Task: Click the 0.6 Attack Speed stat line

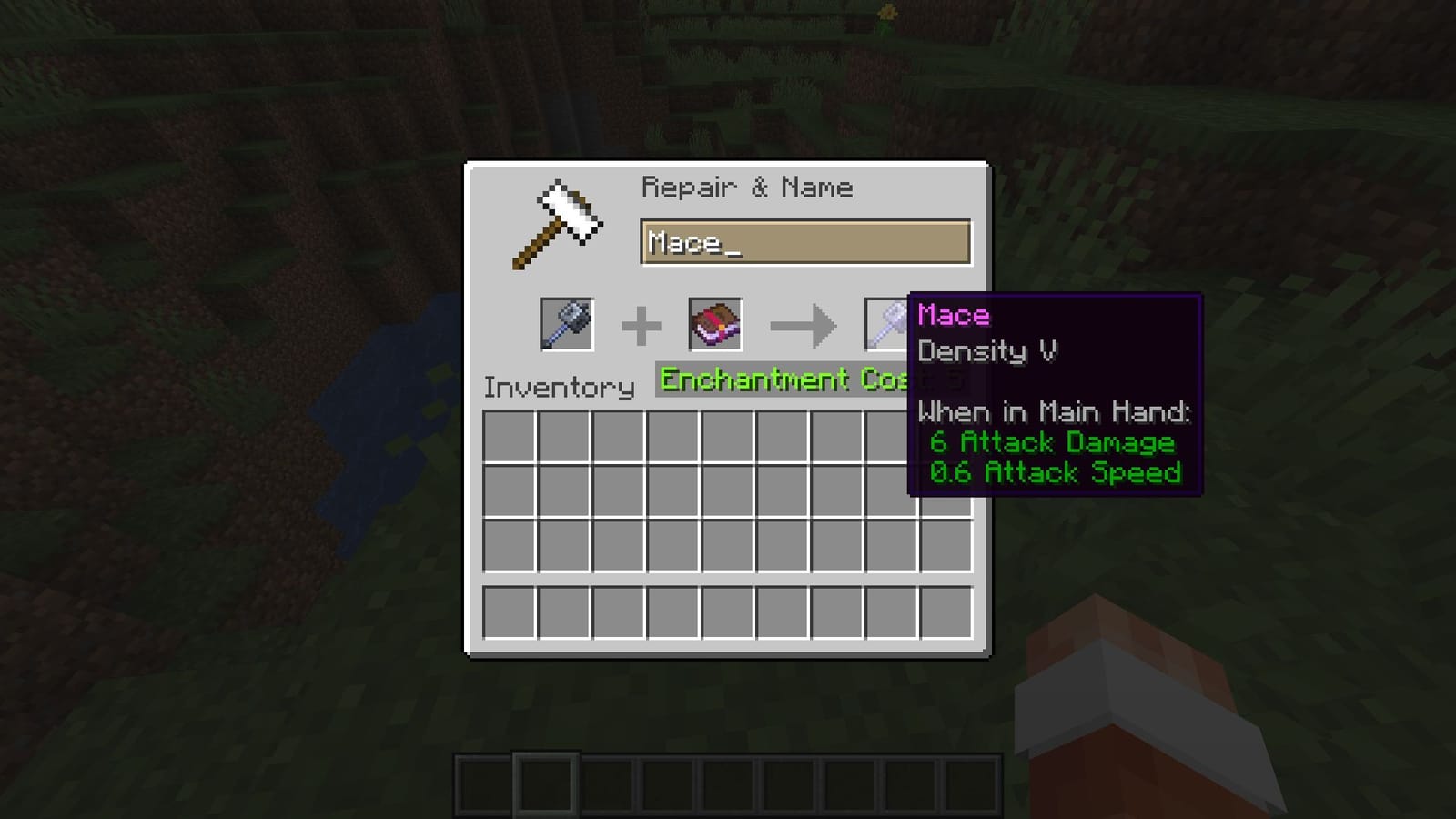Action: (x=1055, y=472)
